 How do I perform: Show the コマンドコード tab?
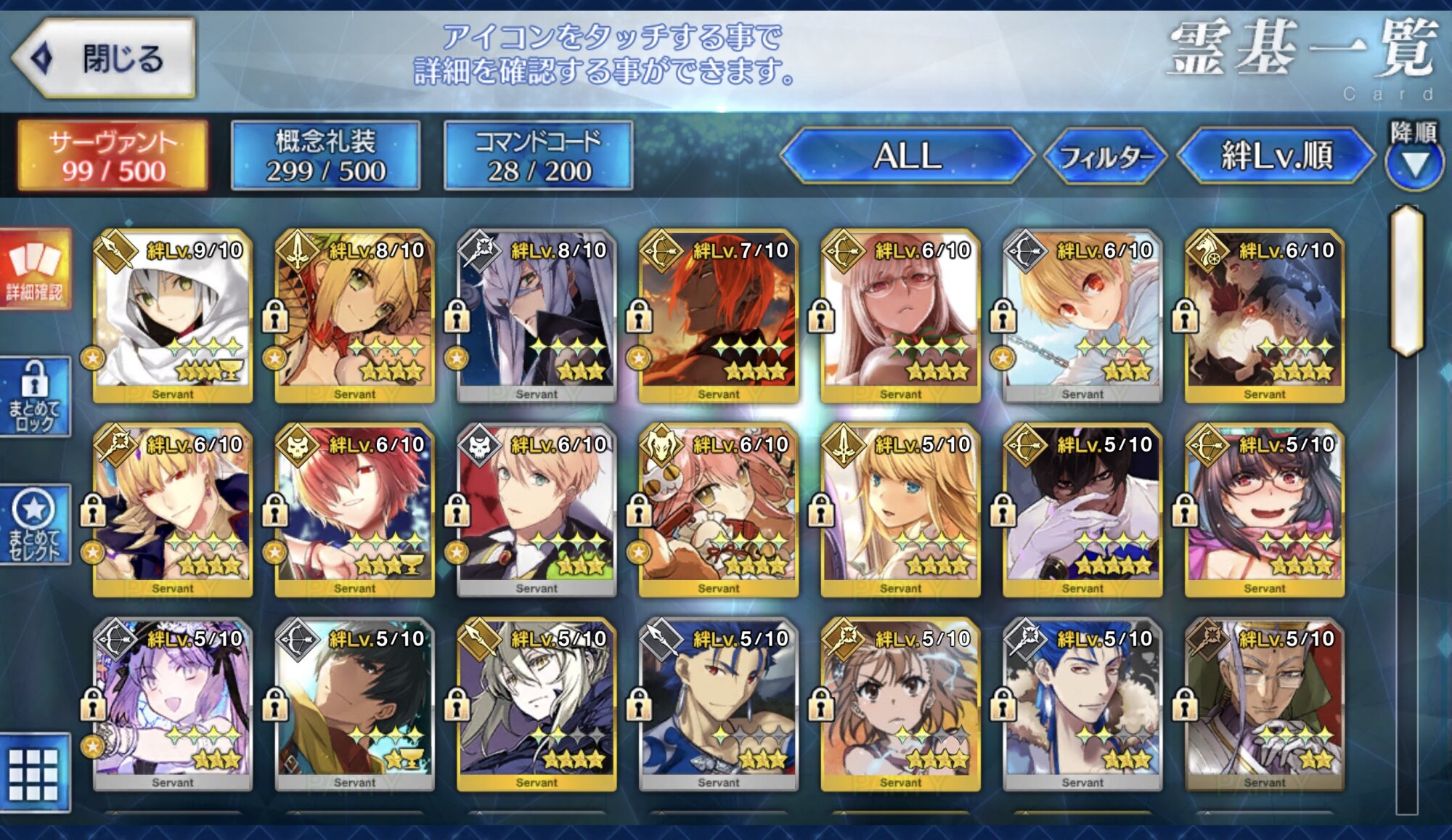538,156
